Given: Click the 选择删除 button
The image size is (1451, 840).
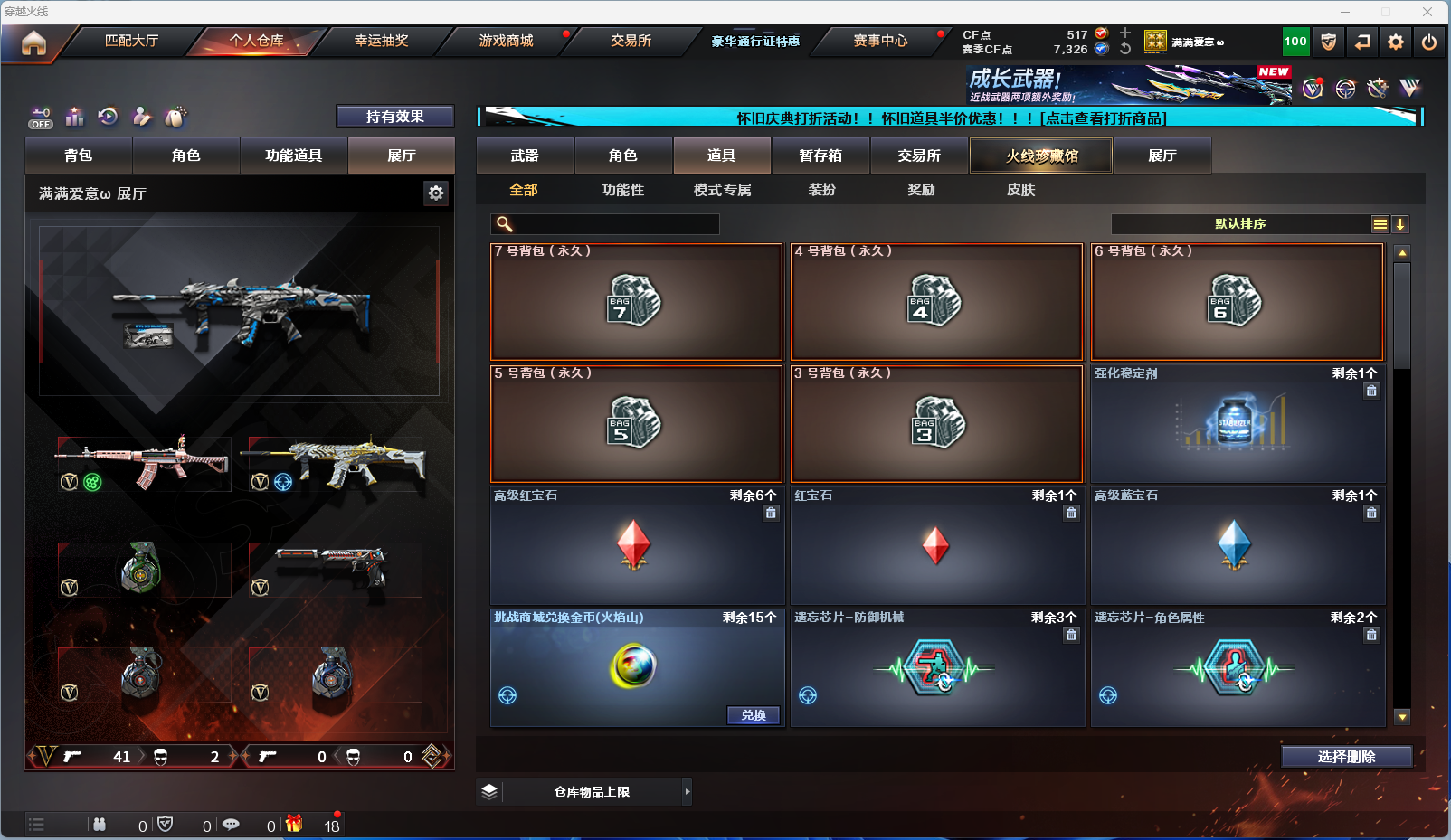Looking at the screenshot, I should 1346,757.
